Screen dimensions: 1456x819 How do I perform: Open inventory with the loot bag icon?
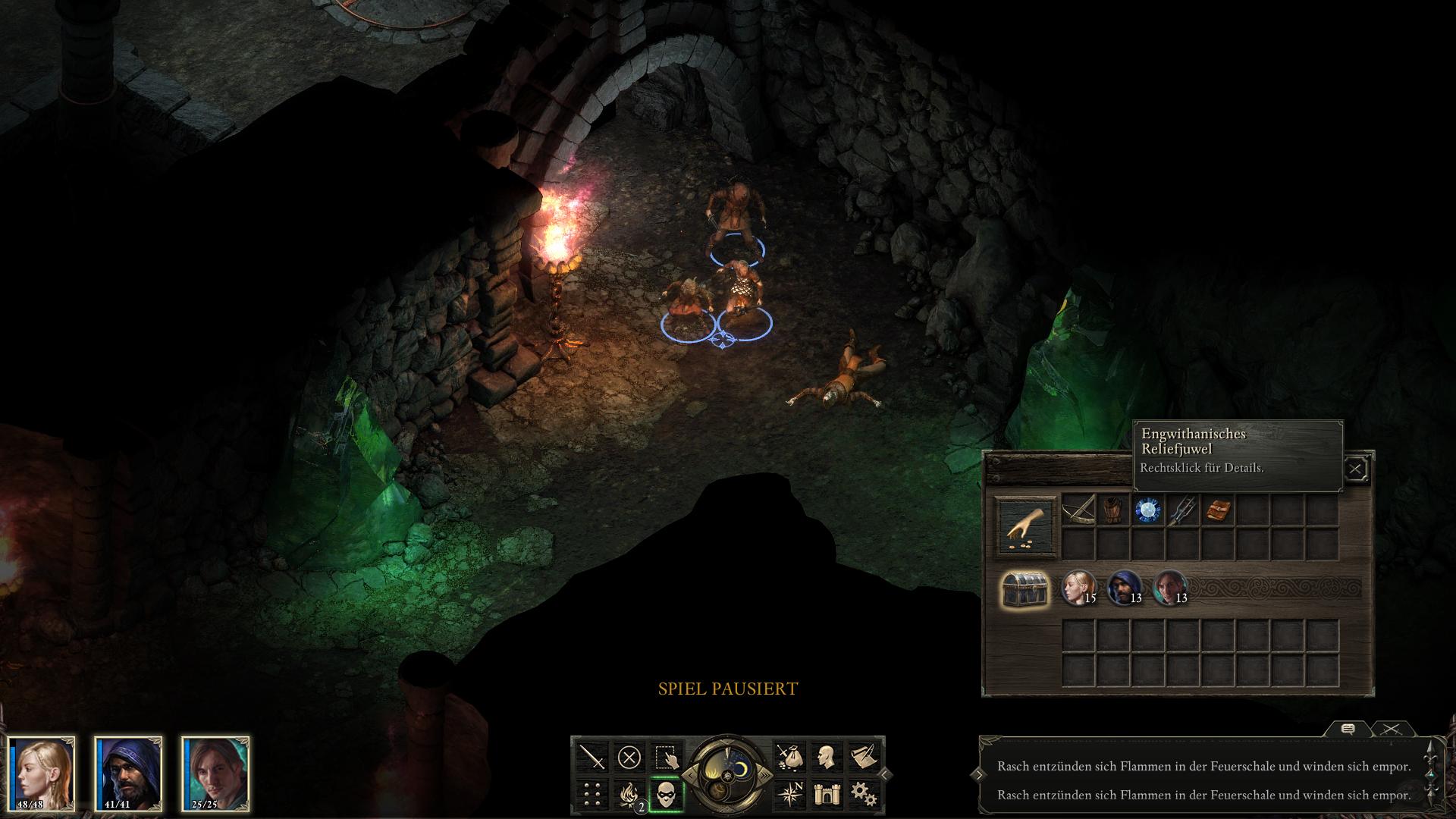pyautogui.click(x=789, y=757)
